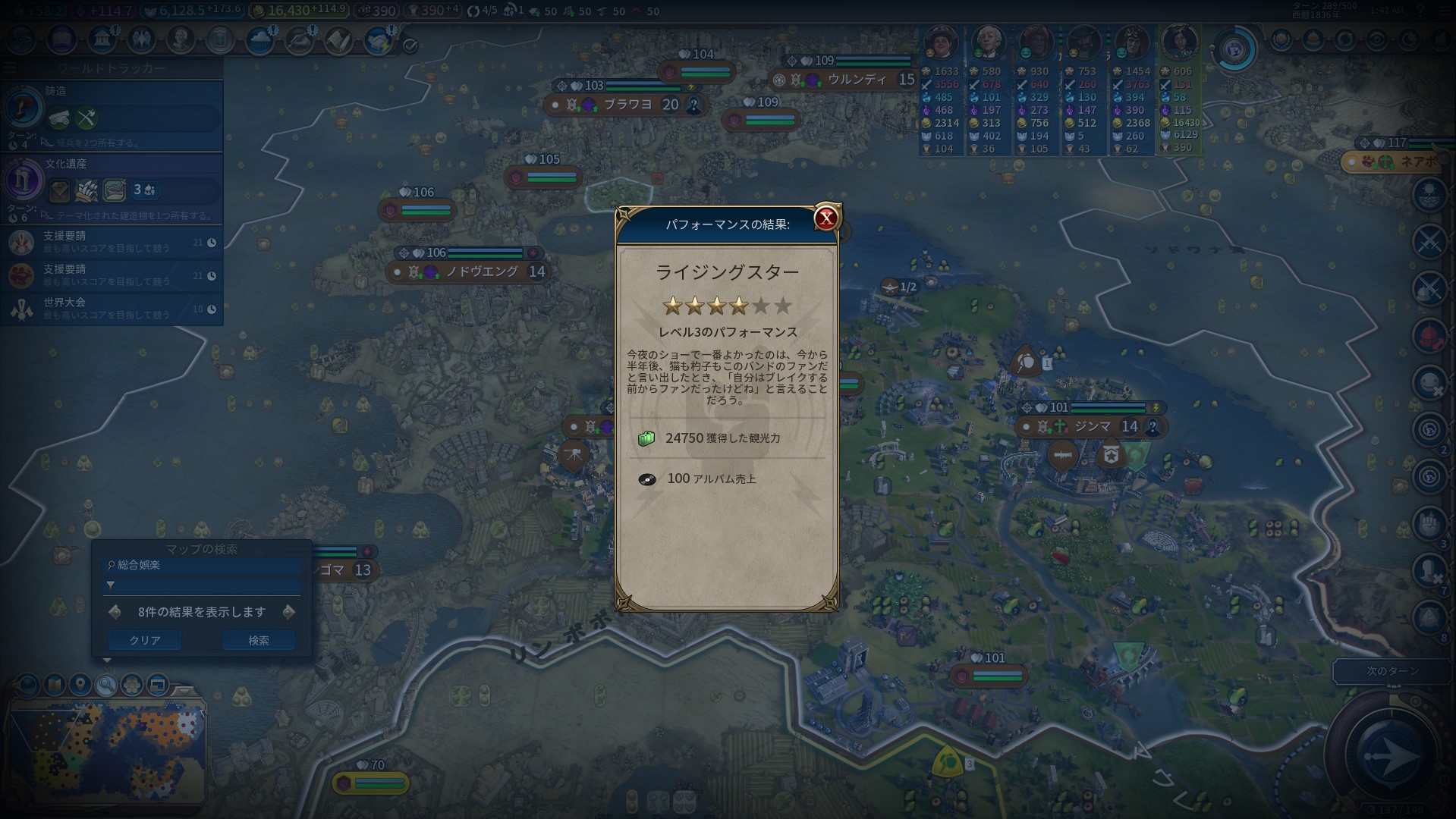Open the technology tree atom icon
1456x819 pixels.
point(21,39)
